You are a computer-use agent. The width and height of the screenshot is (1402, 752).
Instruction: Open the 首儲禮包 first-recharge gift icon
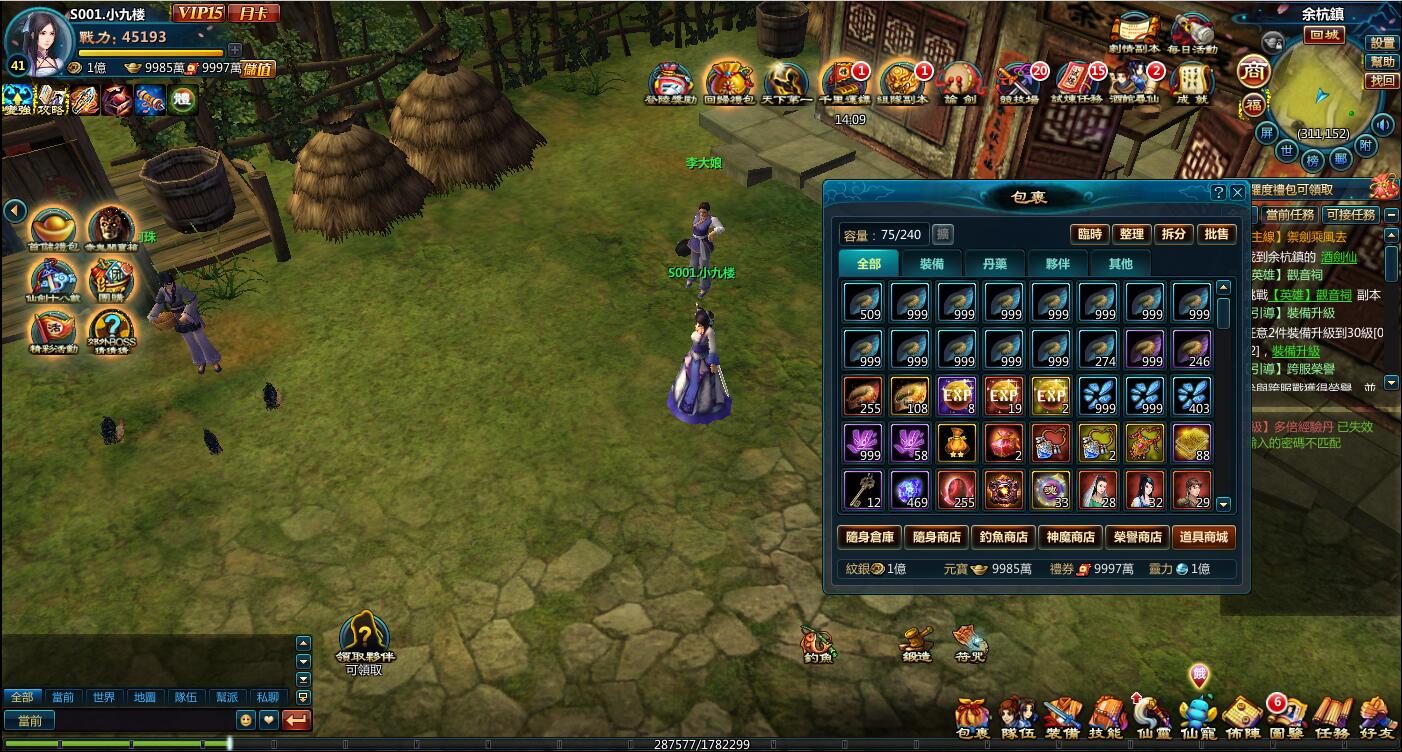click(53, 230)
